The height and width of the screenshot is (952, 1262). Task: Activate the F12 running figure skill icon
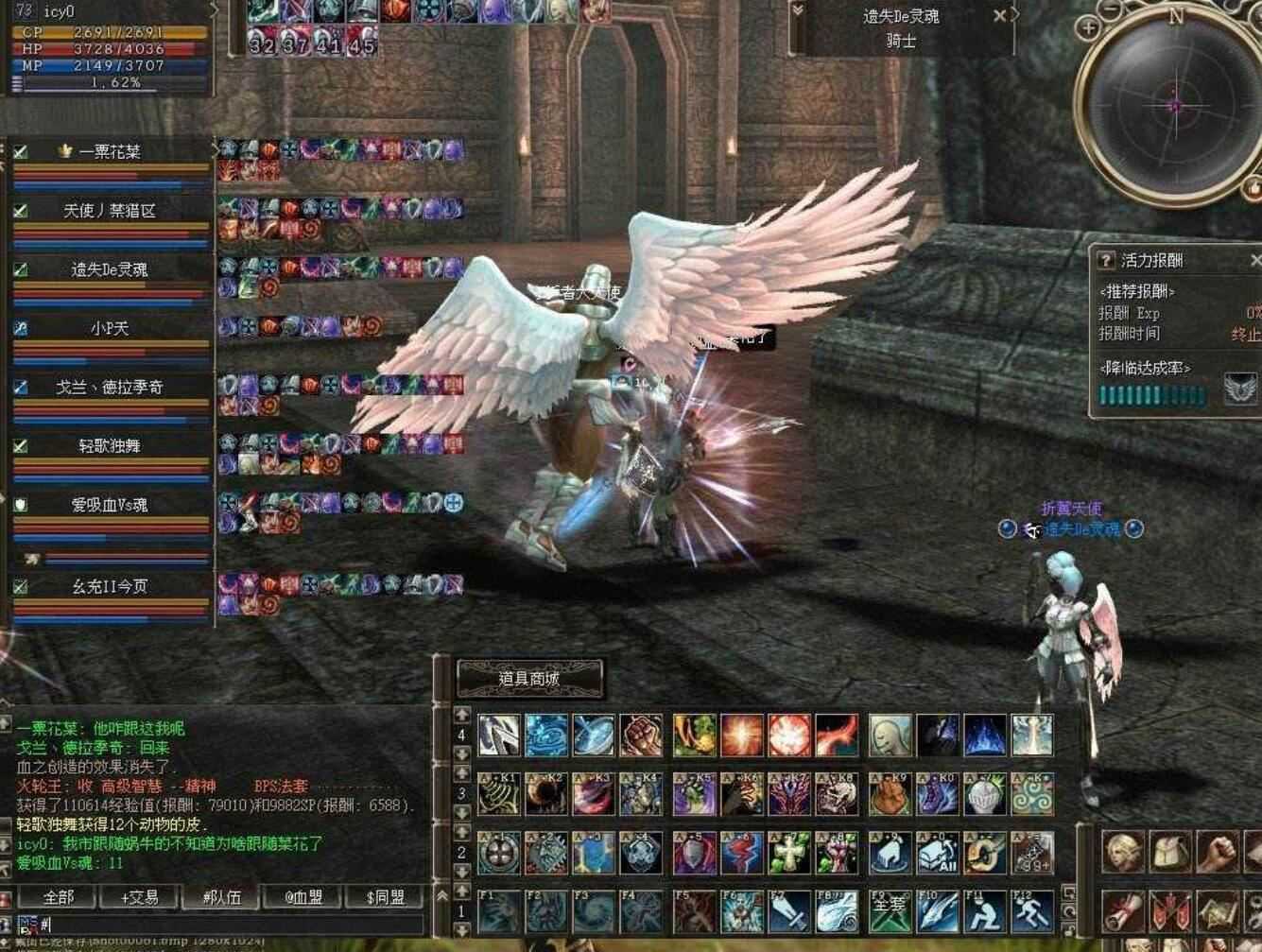(x=1033, y=913)
